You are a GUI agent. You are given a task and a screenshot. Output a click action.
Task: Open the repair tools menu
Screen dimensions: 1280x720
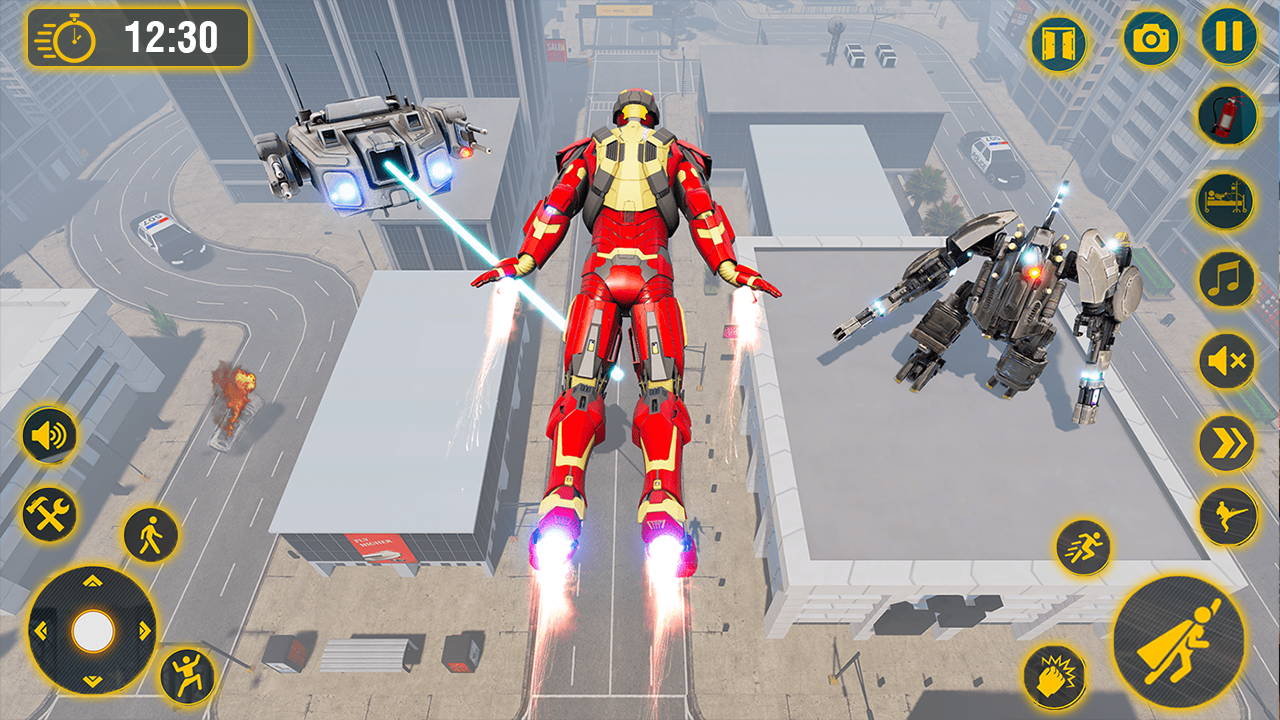coord(48,516)
